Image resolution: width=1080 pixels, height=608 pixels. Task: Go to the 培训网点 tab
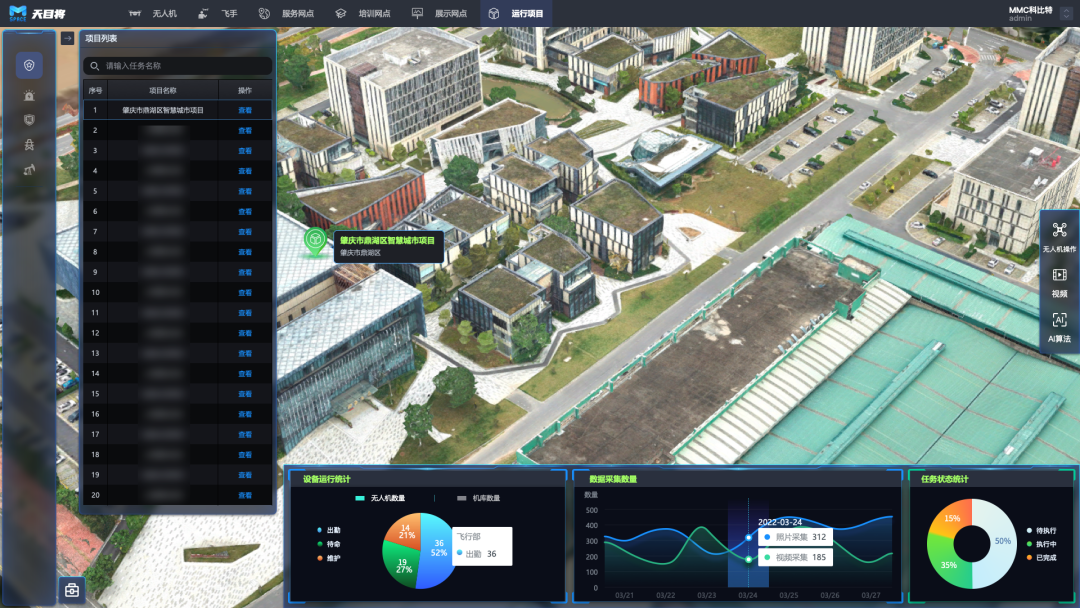point(363,14)
